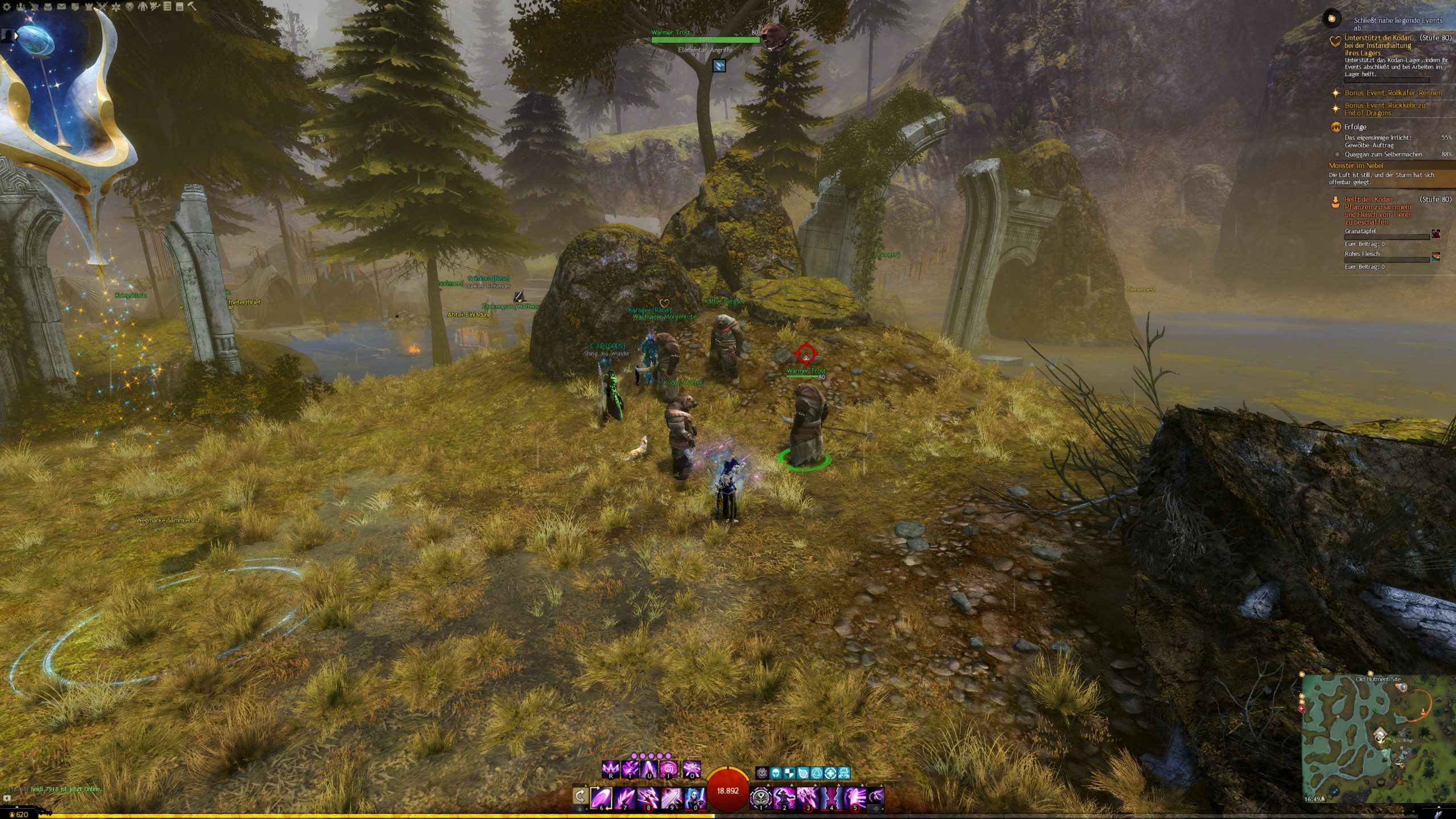The width and height of the screenshot is (1456, 819).
Task: Open the inventory bag icon
Action: pyautogui.click(x=48, y=7)
